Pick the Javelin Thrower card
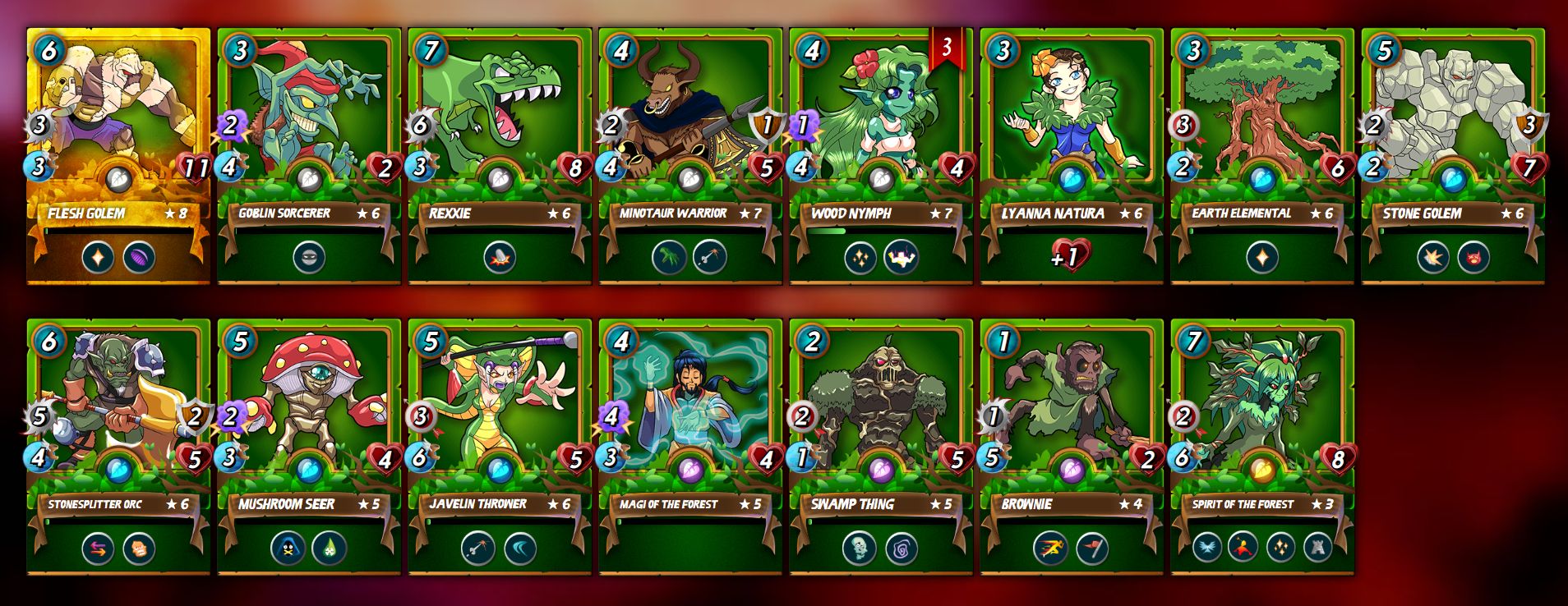The height and width of the screenshot is (606, 1568). pos(500,447)
